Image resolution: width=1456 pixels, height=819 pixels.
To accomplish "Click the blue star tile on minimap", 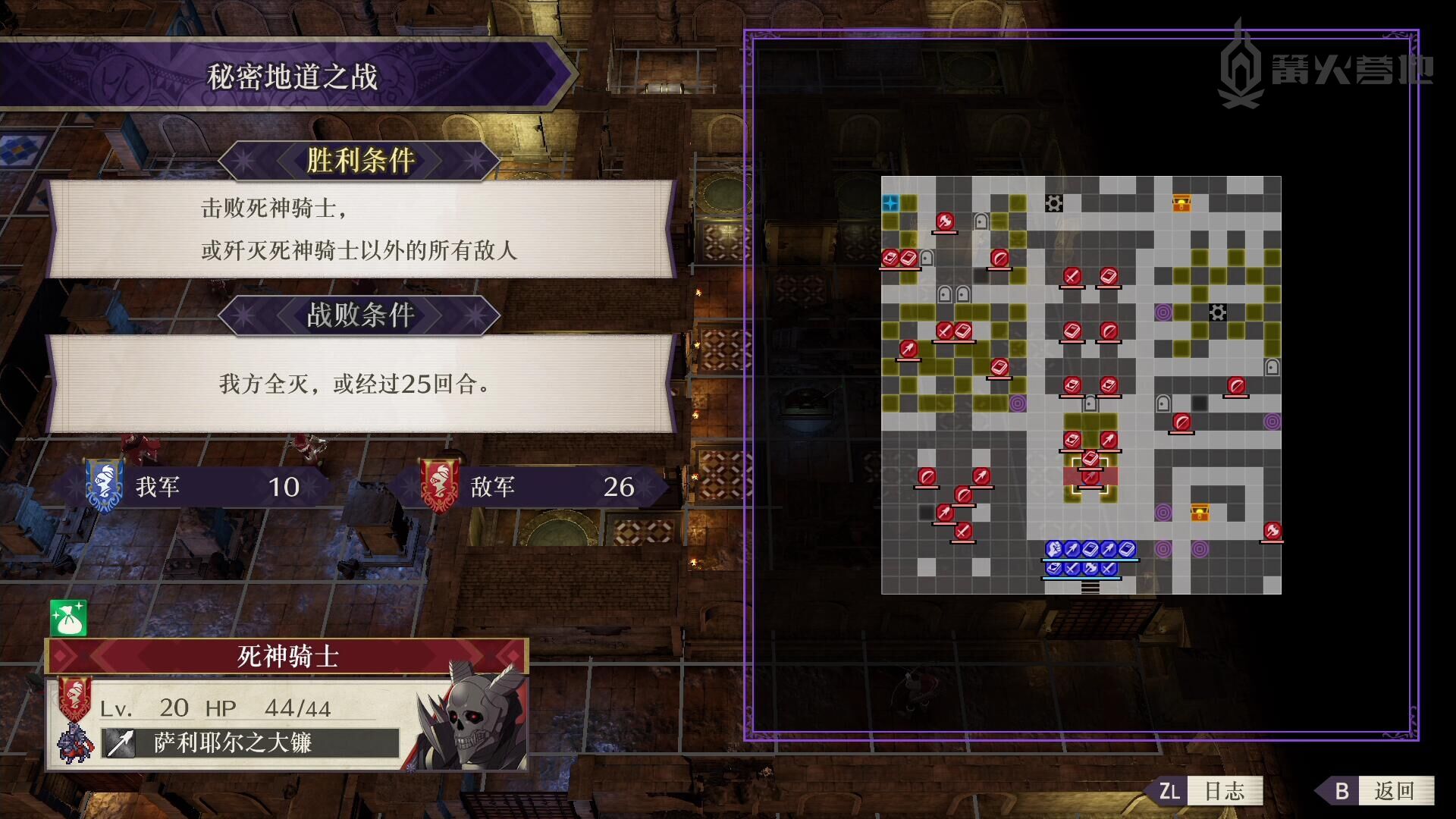I will 890,203.
